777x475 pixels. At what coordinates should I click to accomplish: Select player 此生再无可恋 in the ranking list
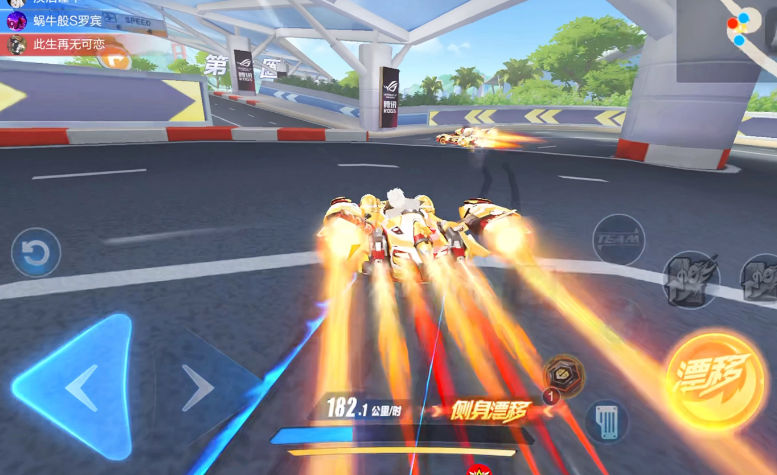click(60, 45)
